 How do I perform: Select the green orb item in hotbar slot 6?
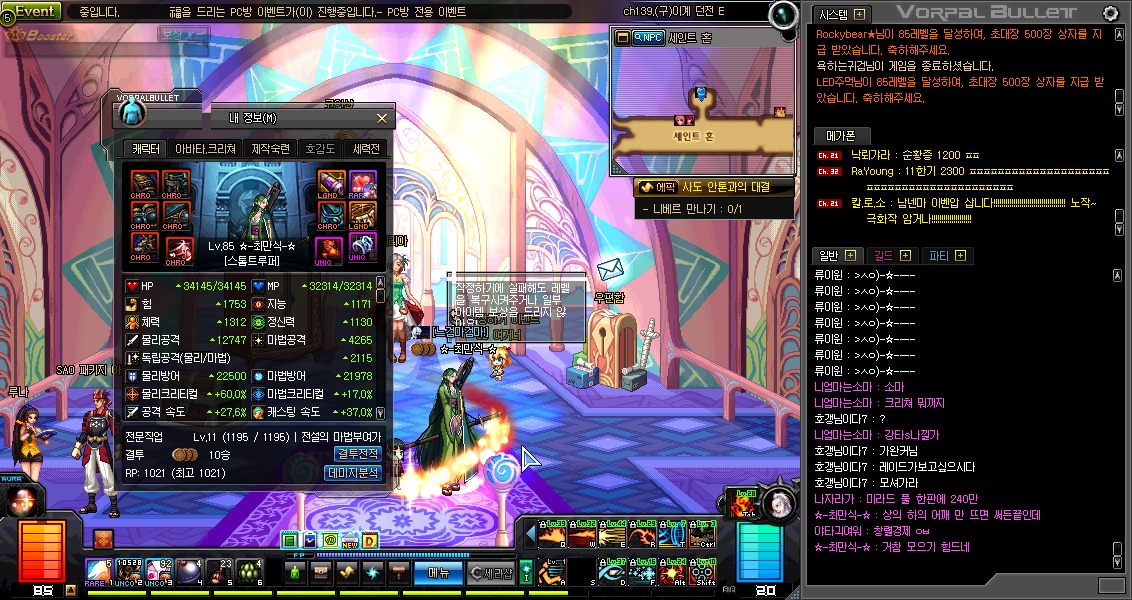(250, 571)
